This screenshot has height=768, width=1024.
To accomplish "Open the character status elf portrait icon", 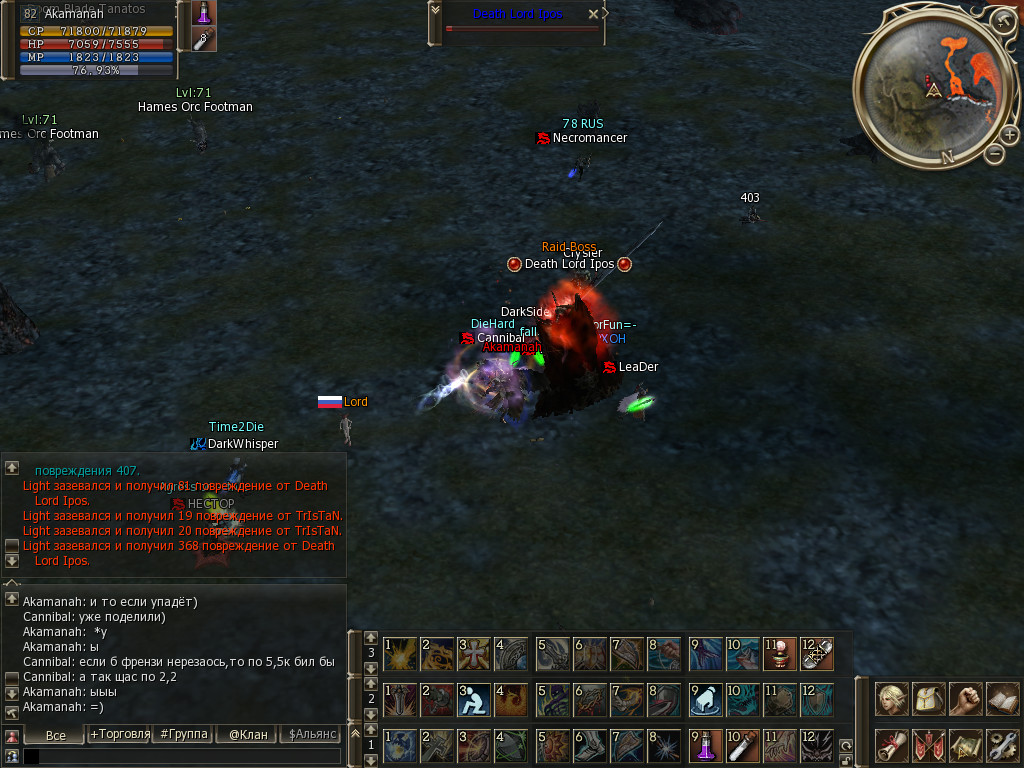I will [x=892, y=697].
